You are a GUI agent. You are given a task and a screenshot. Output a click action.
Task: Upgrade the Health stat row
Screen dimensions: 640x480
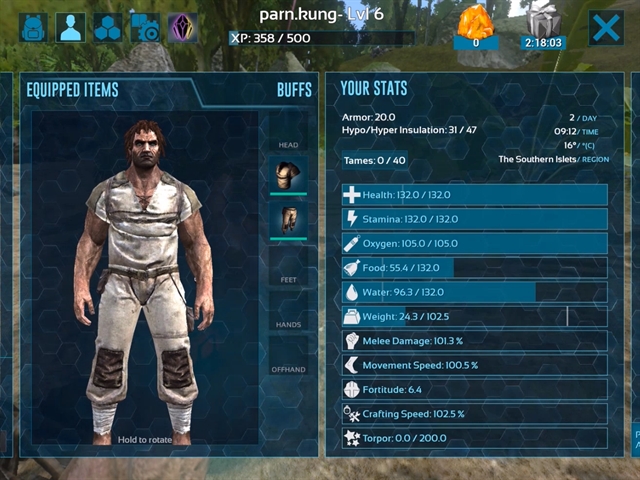click(x=473, y=195)
